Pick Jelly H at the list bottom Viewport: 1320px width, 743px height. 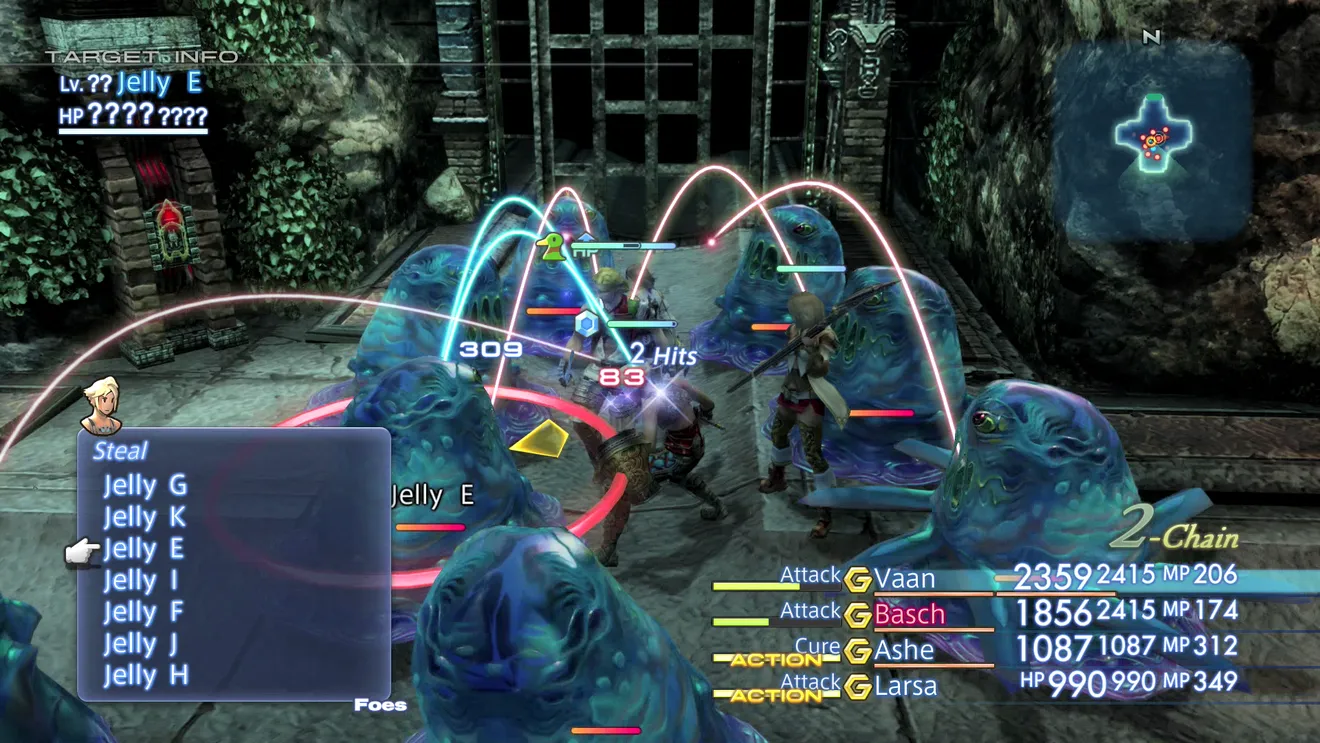tap(145, 675)
